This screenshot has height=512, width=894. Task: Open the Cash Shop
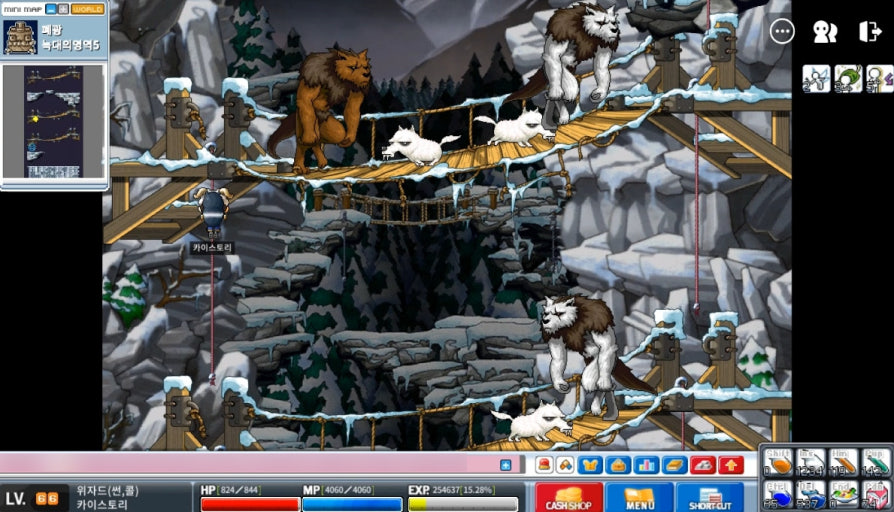click(569, 497)
